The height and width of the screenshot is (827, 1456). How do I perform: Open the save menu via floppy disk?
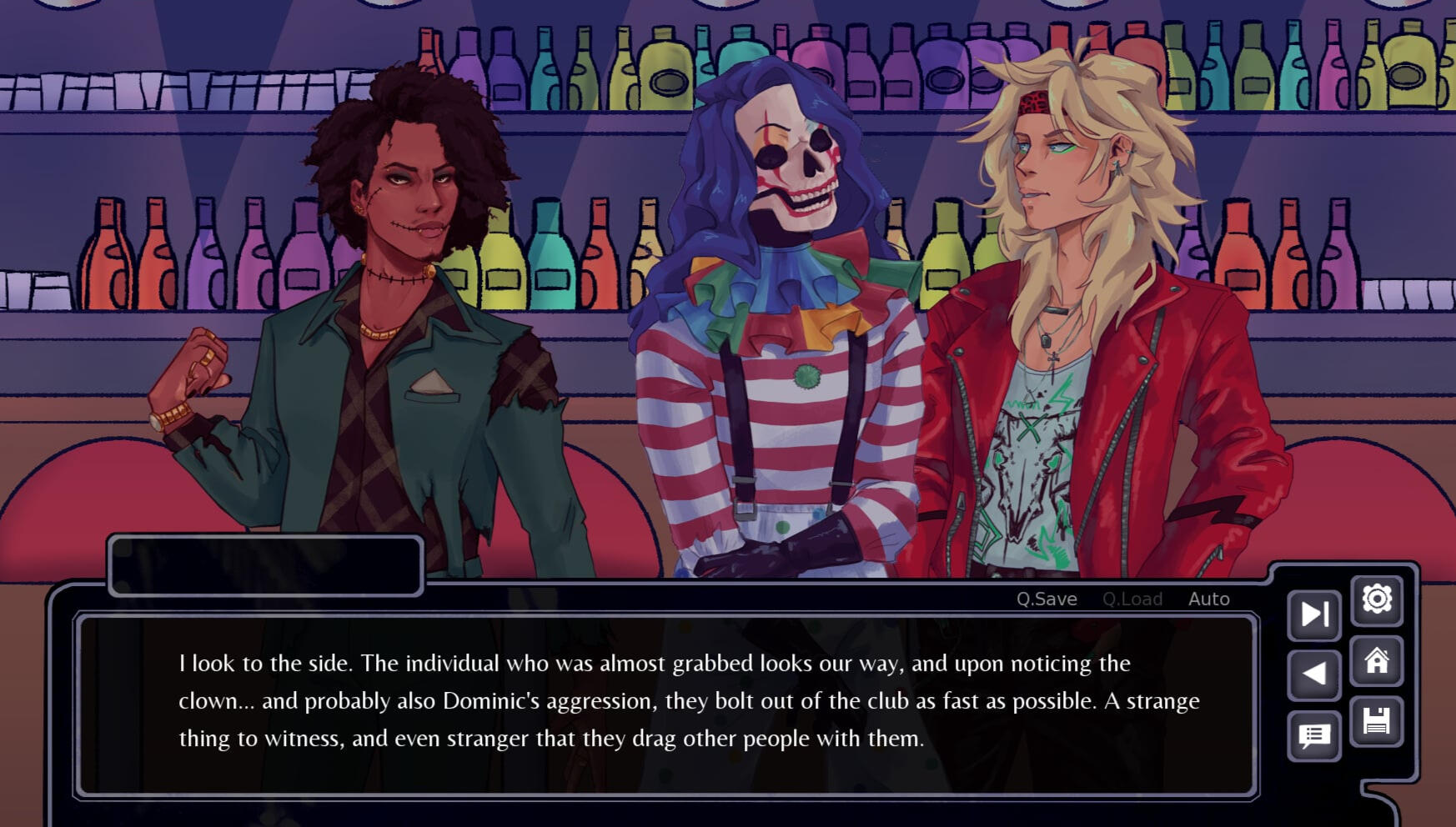[1377, 721]
